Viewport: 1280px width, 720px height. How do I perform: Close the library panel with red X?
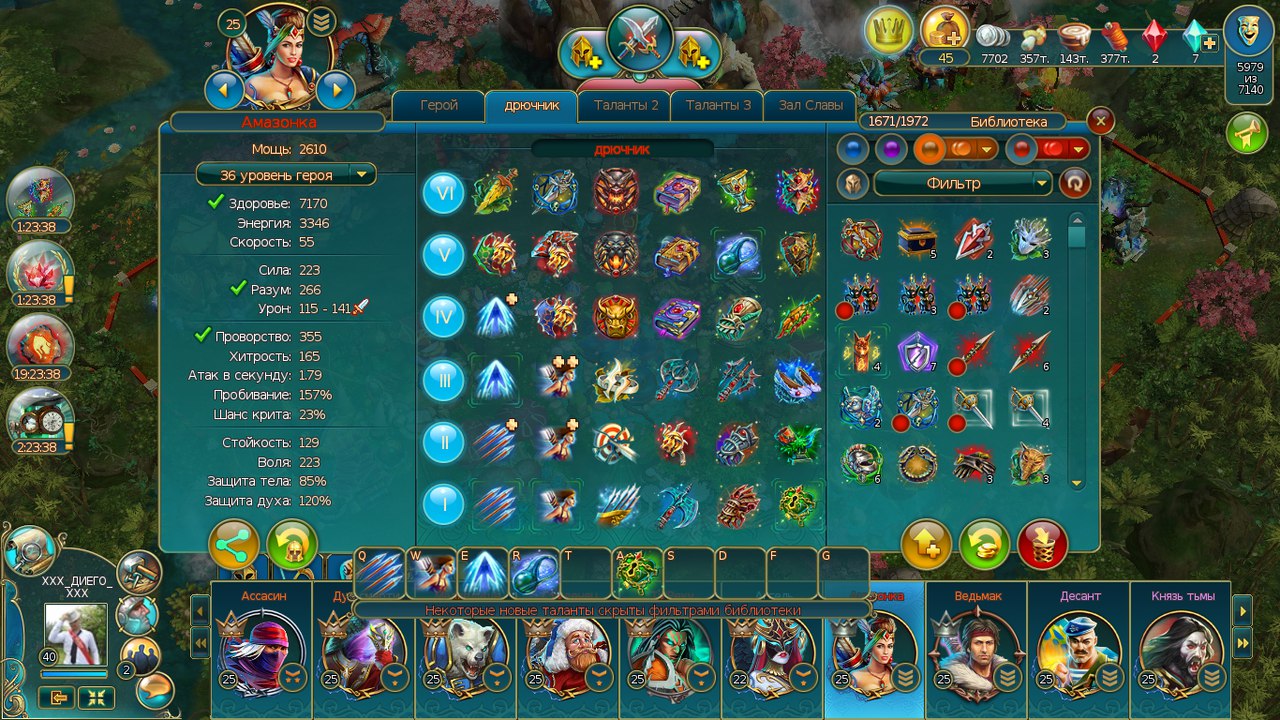coord(1100,121)
